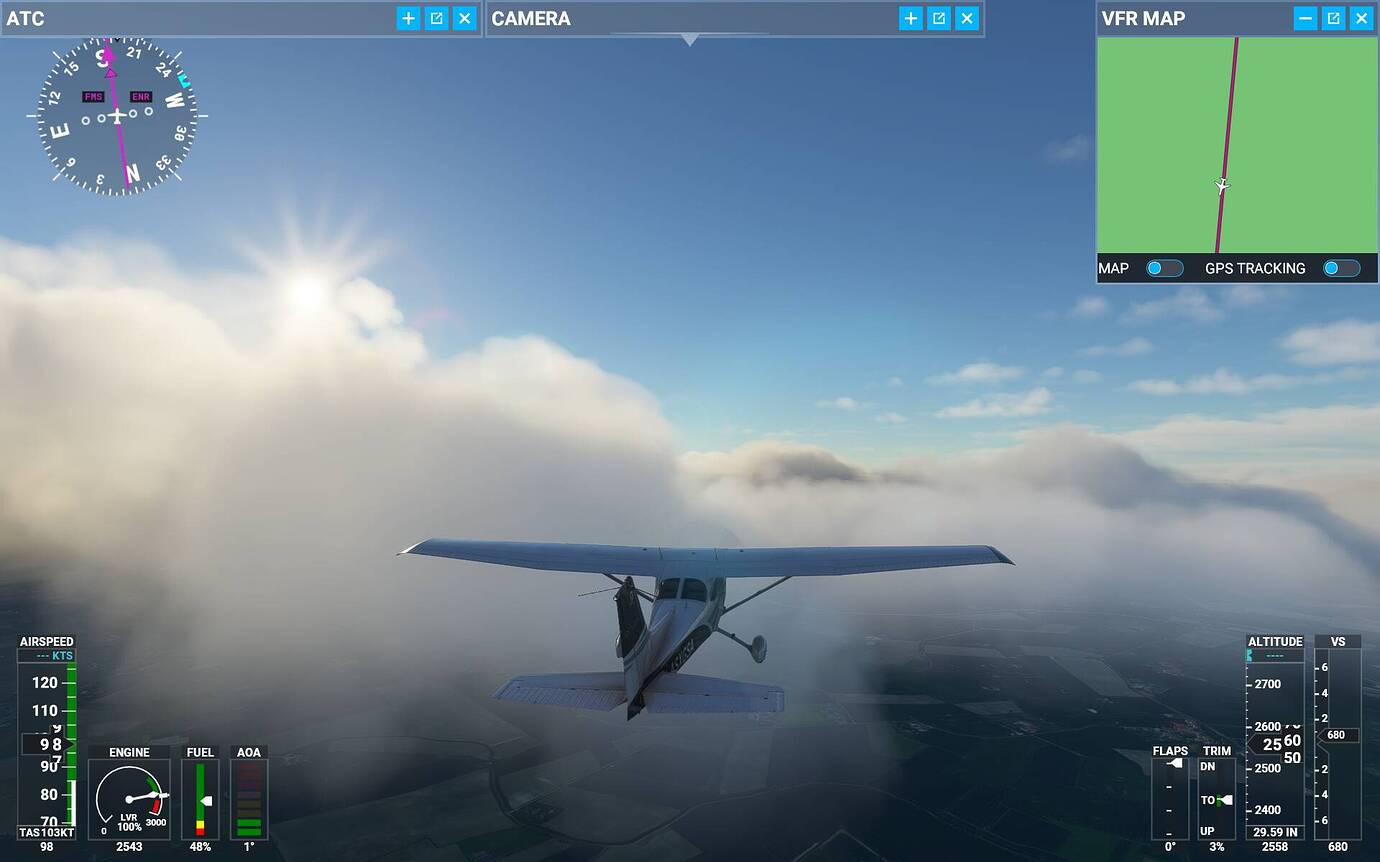Add a new camera view with the + icon
Viewport: 1380px width, 862px height.
[910, 18]
